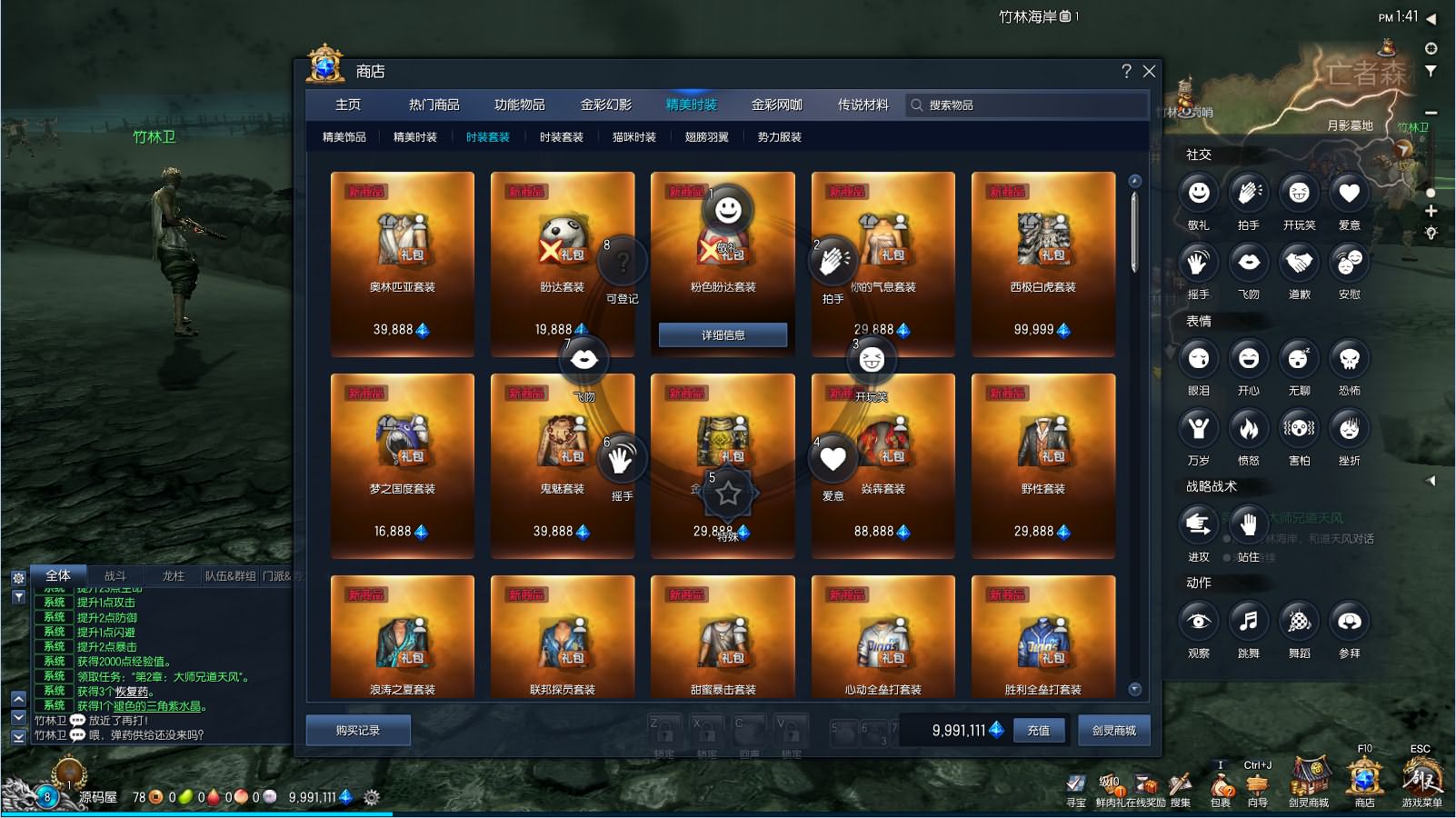The width and height of the screenshot is (1456, 818).
Task: Open the 寻宝 treasure hunt icon
Action: point(1078,782)
